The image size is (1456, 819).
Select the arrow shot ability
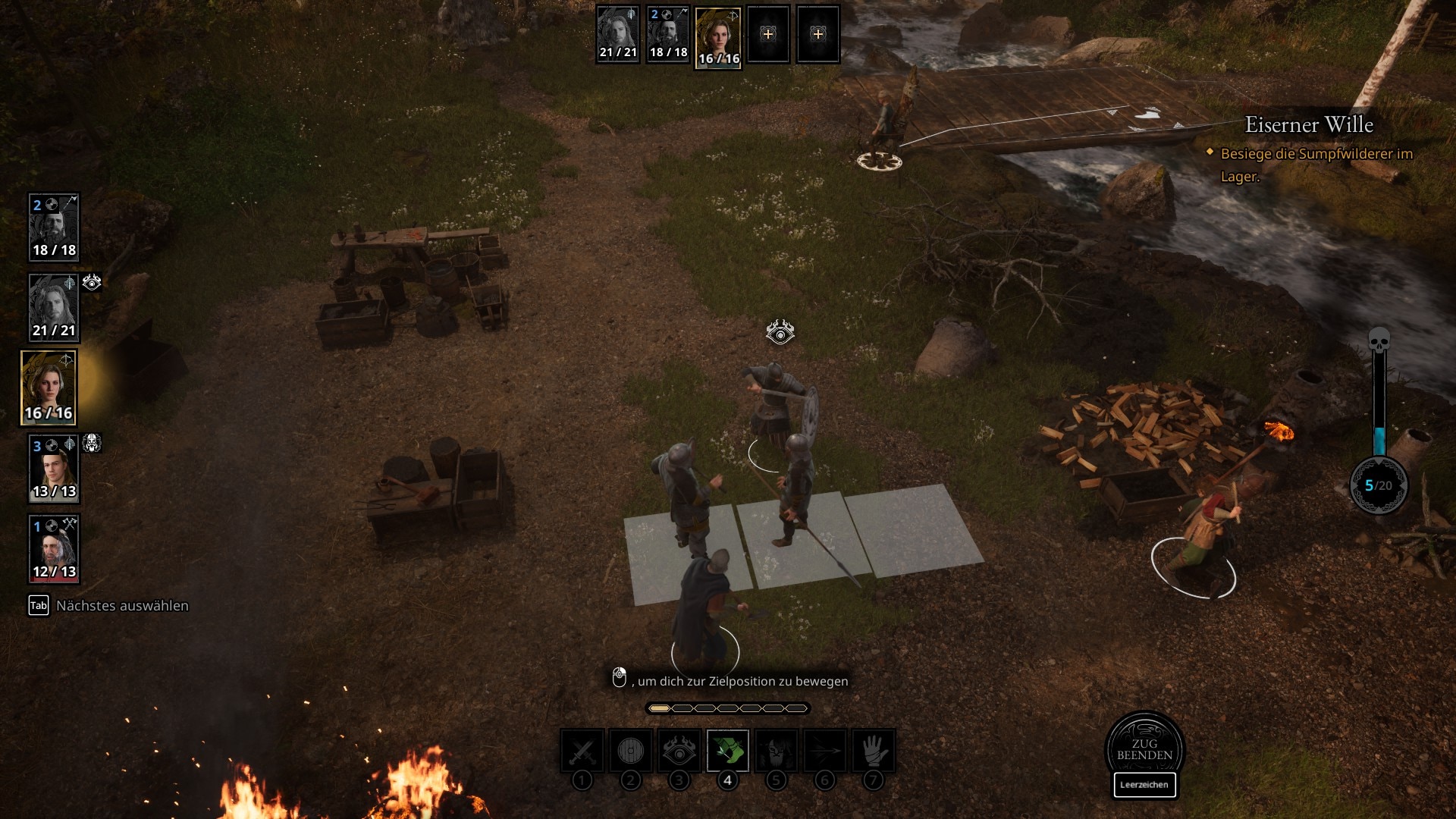coord(824,751)
